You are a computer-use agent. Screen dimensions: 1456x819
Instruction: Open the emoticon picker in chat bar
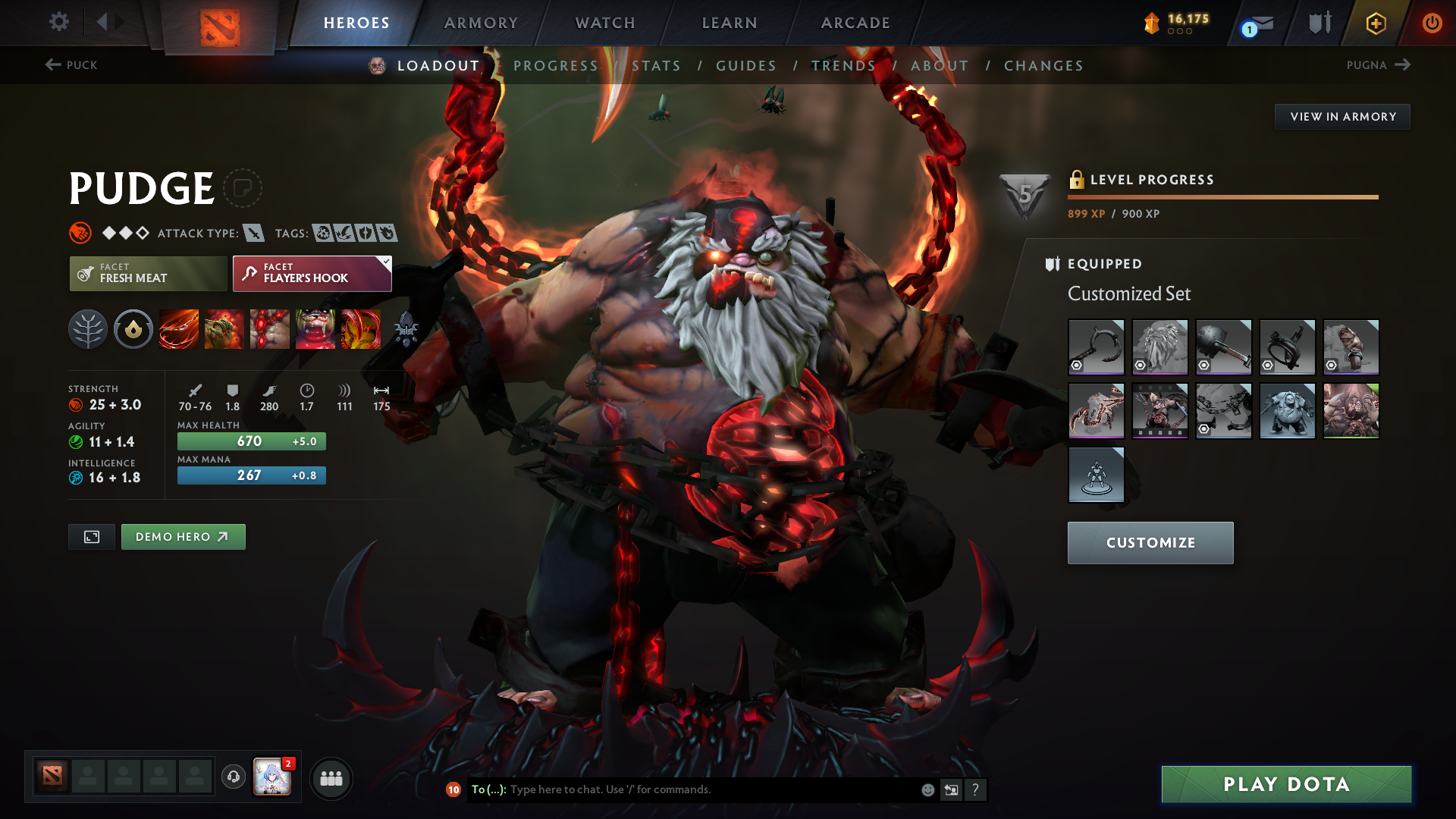tap(927, 789)
